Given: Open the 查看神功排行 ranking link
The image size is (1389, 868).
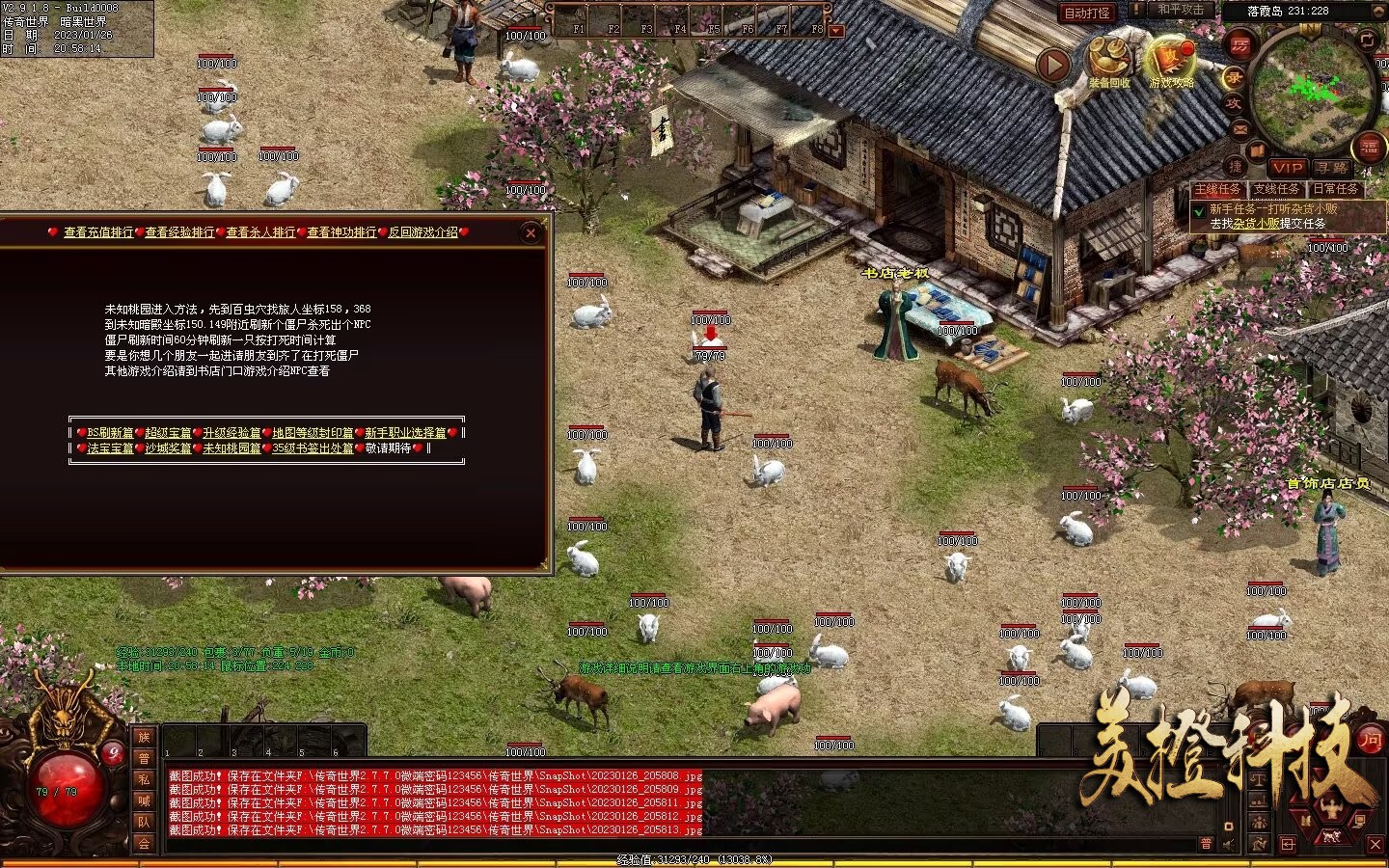Looking at the screenshot, I should pyautogui.click(x=341, y=232).
